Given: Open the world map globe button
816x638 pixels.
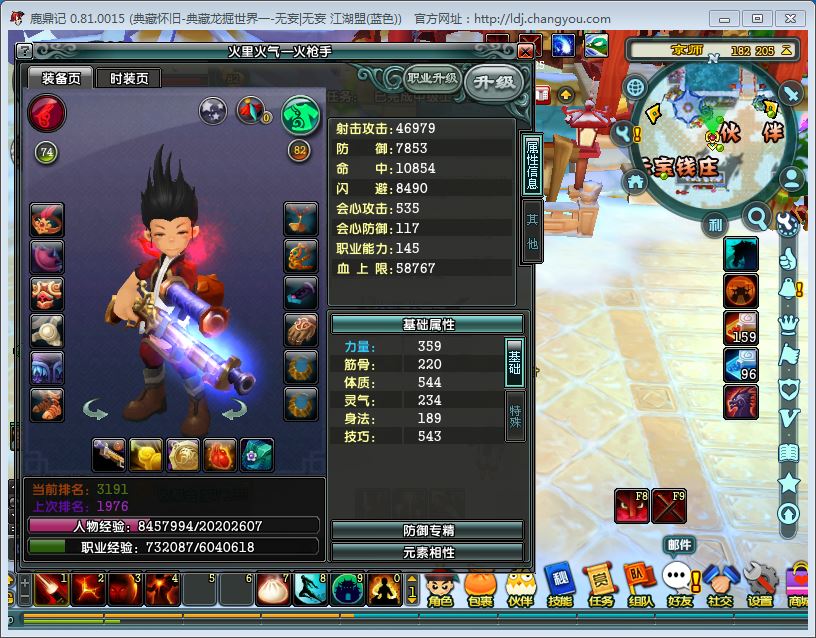Looking at the screenshot, I should coord(635,87).
